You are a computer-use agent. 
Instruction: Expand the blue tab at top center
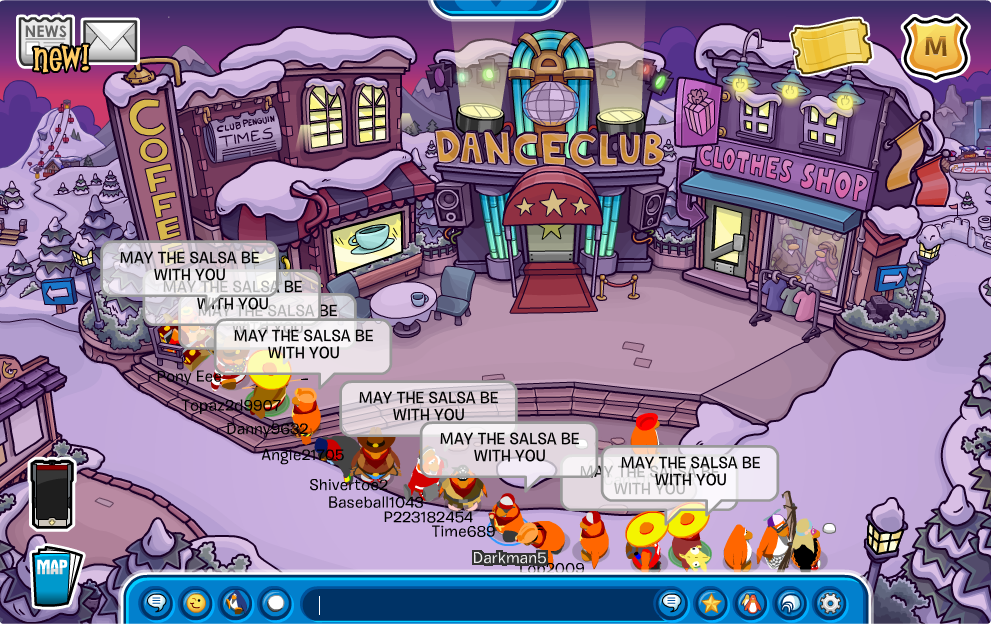point(496,7)
